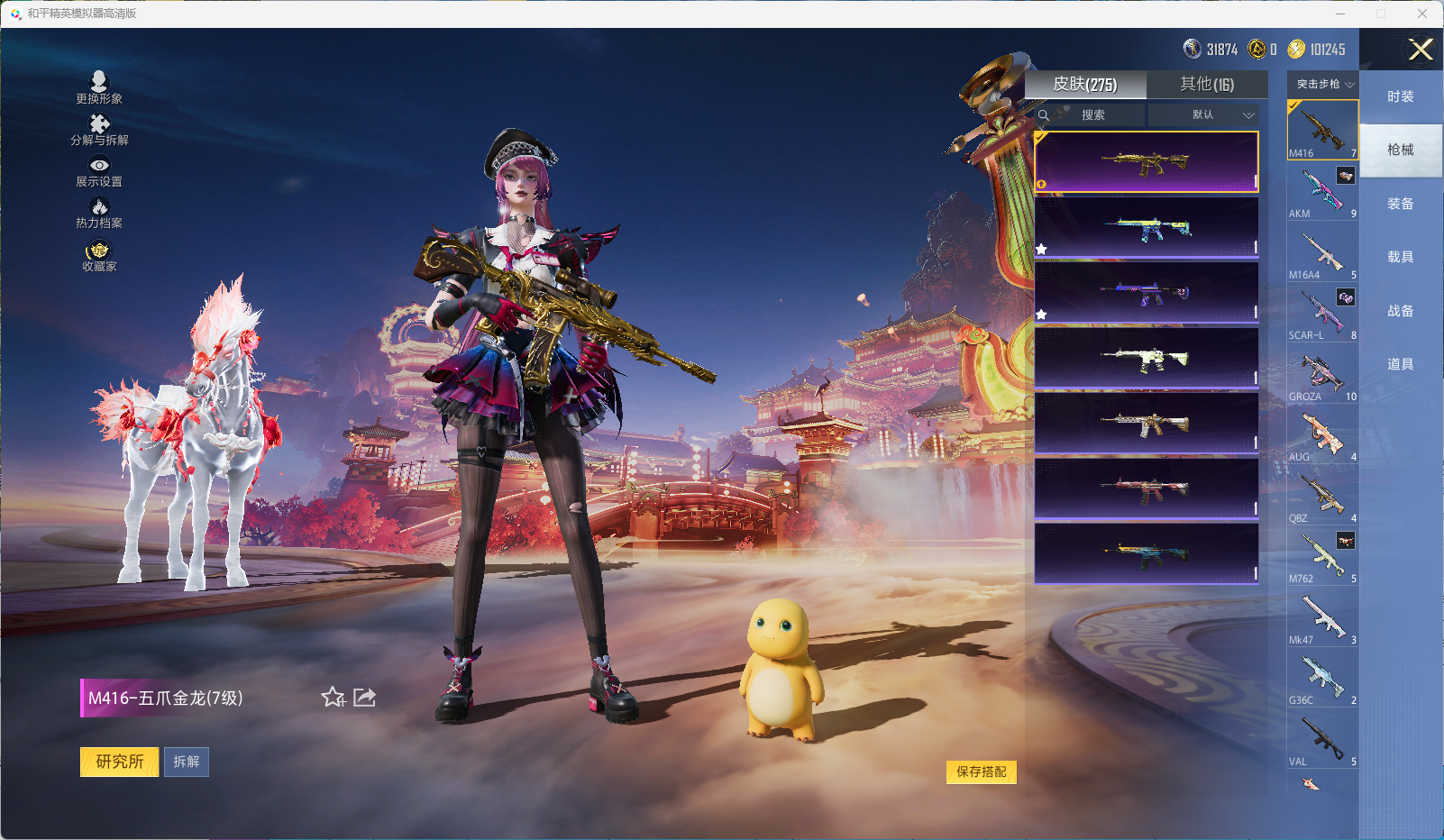Open the 时装 outfits category
Screen dimensions: 1444x840
tap(1400, 96)
